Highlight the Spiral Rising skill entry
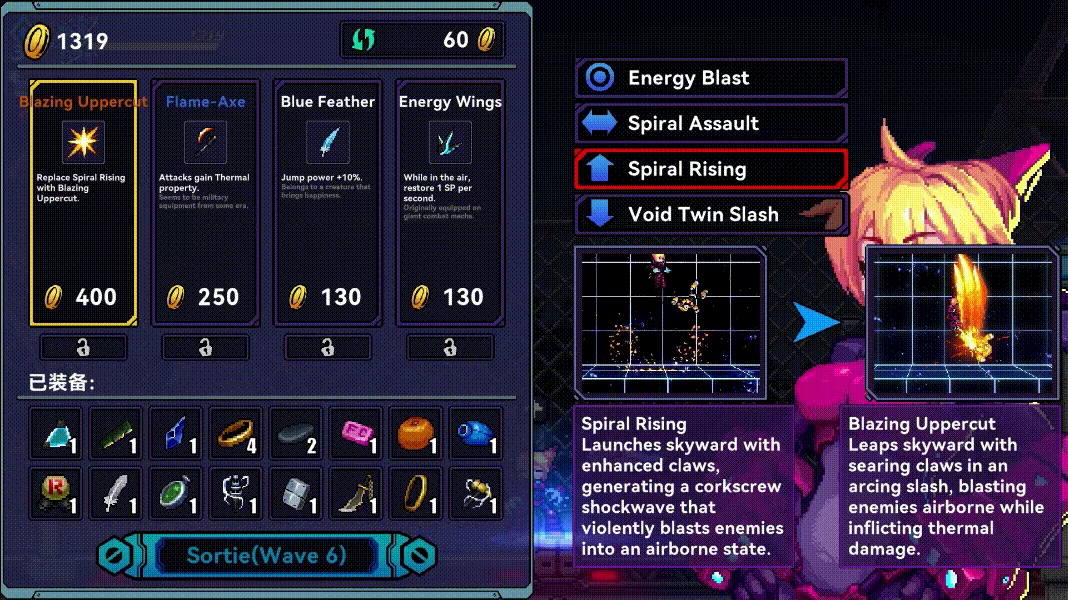 pyautogui.click(x=711, y=169)
